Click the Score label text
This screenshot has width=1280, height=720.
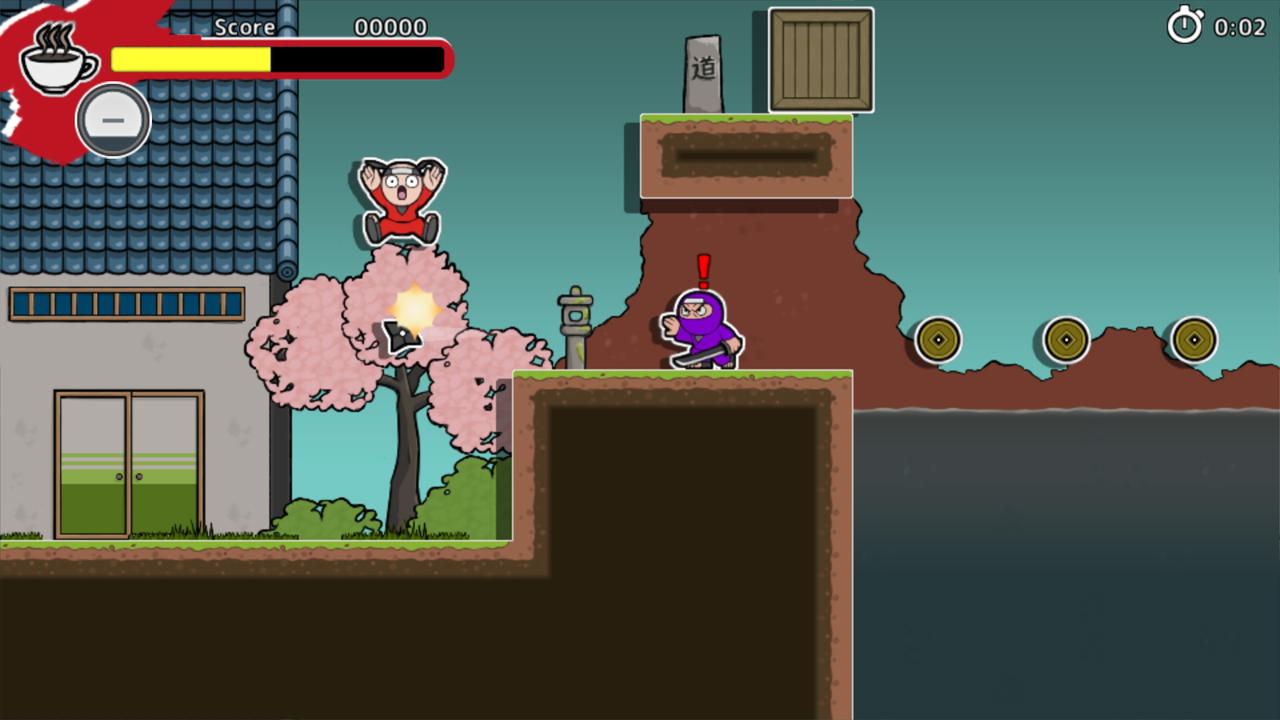[x=244, y=27]
